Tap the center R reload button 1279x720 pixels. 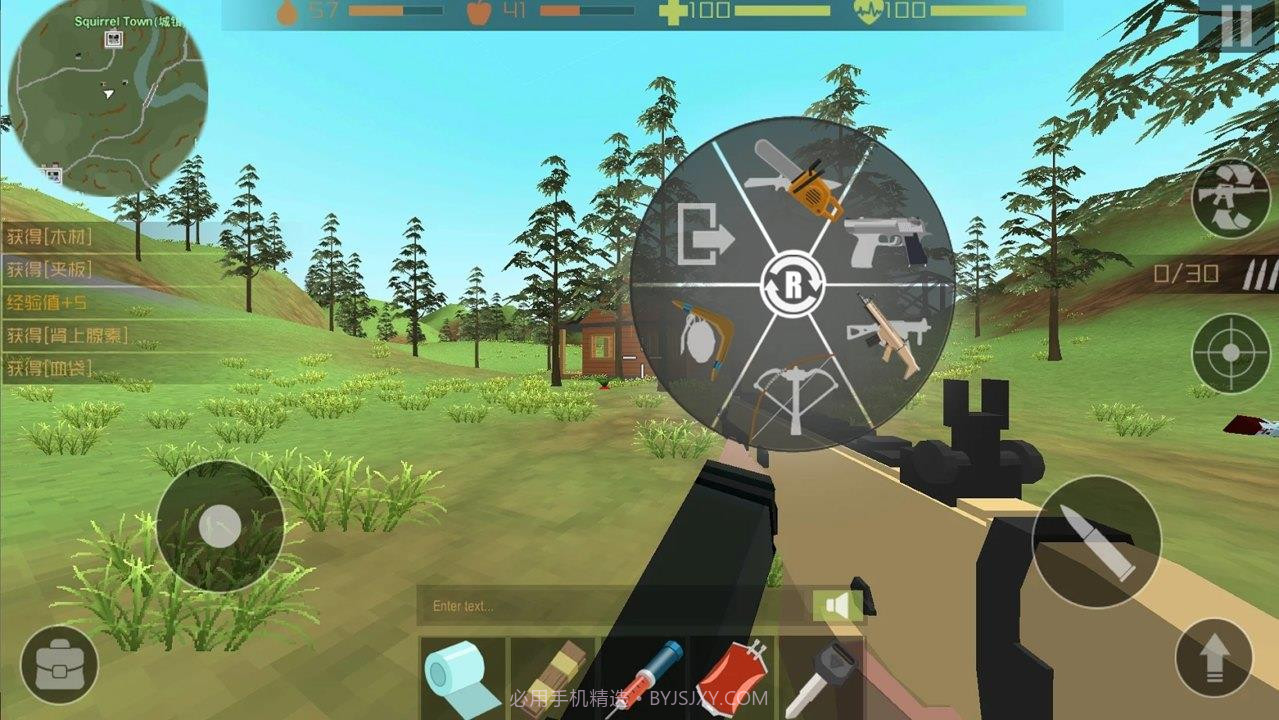click(x=793, y=287)
